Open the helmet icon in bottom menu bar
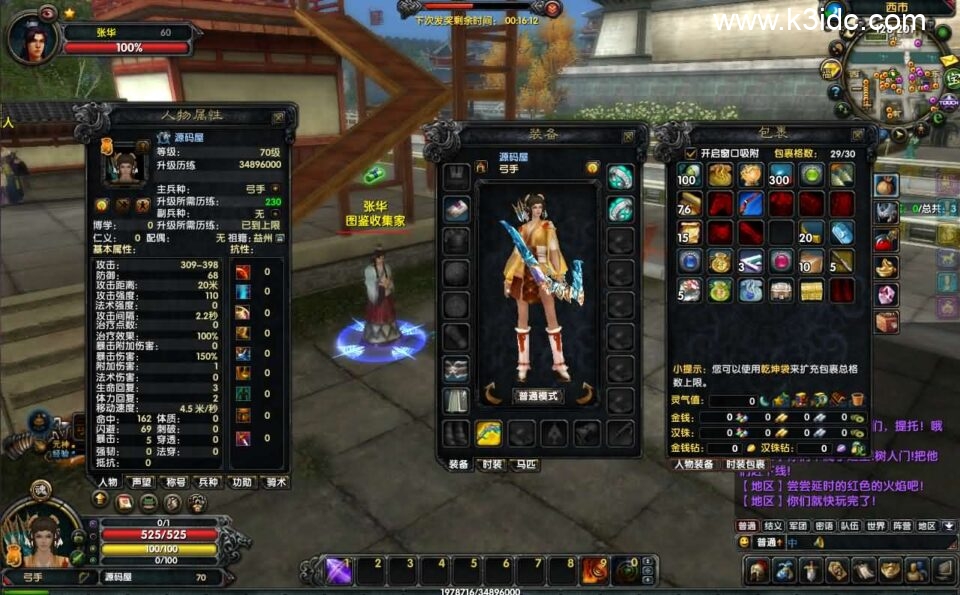 (x=758, y=571)
